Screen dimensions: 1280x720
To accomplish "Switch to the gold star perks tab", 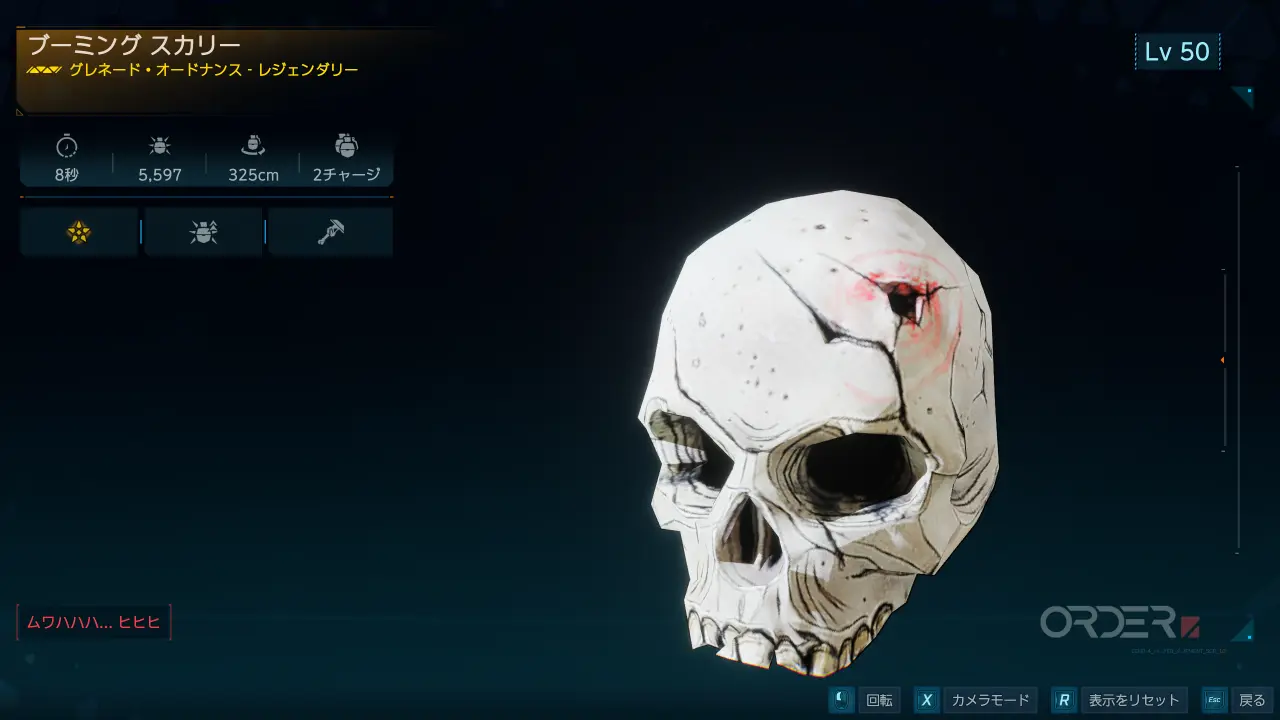I will click(78, 231).
